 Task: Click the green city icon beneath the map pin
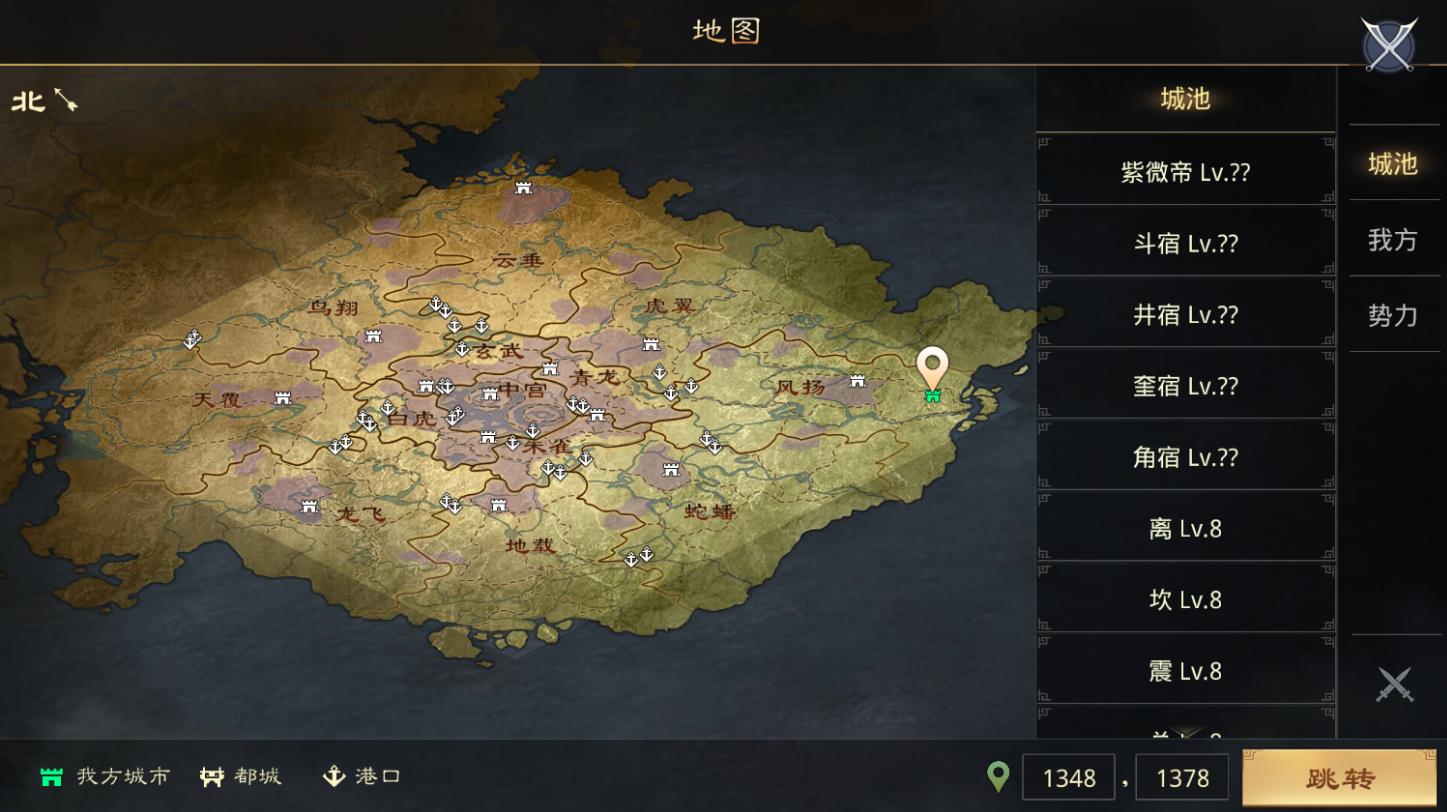pyautogui.click(x=933, y=396)
